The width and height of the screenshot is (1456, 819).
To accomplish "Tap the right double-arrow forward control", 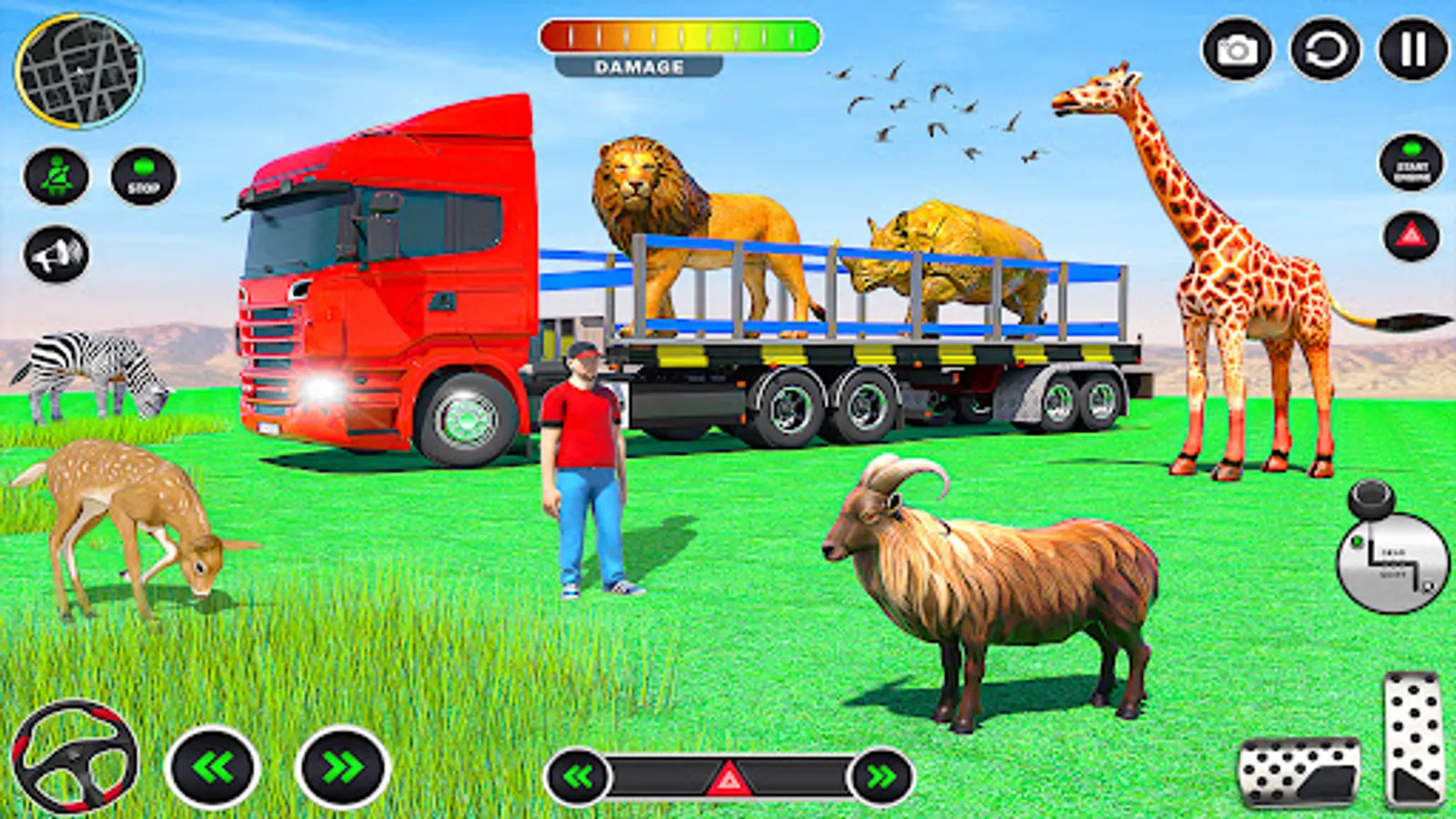I will pyautogui.click(x=337, y=764).
